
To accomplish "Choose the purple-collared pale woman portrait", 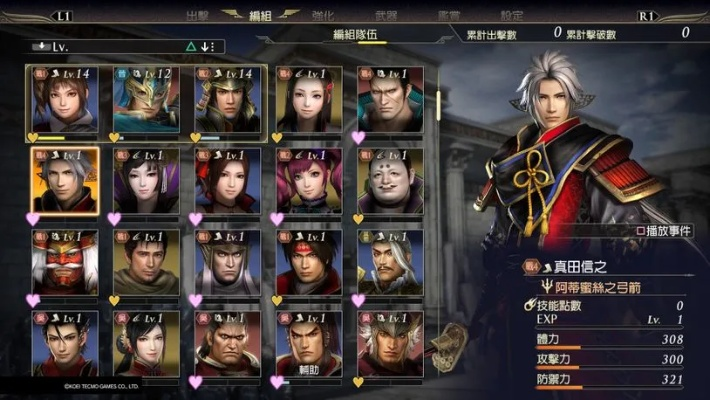I will pyautogui.click(x=147, y=181).
